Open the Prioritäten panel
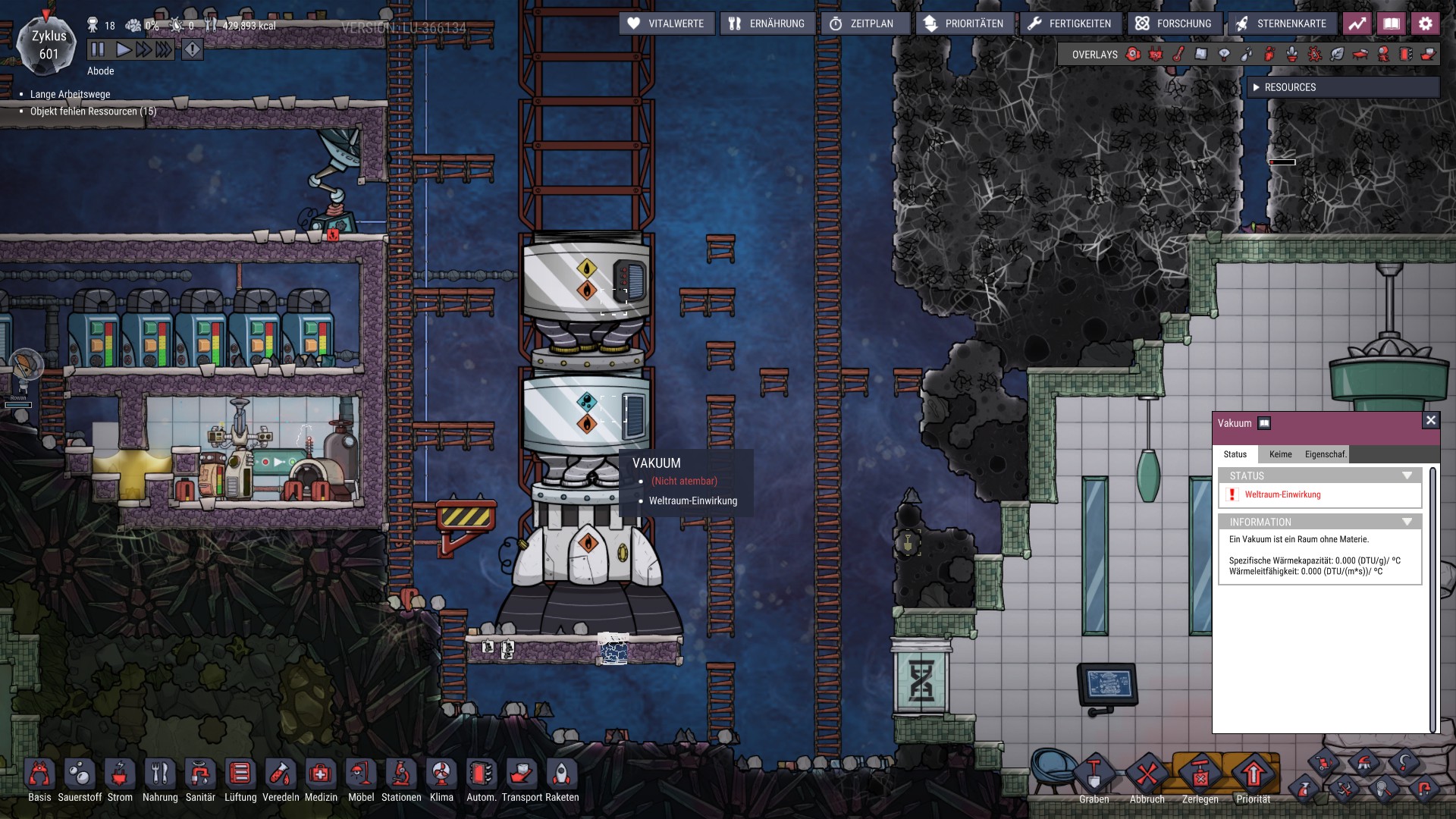Screen dimensions: 1456x819 [963, 24]
